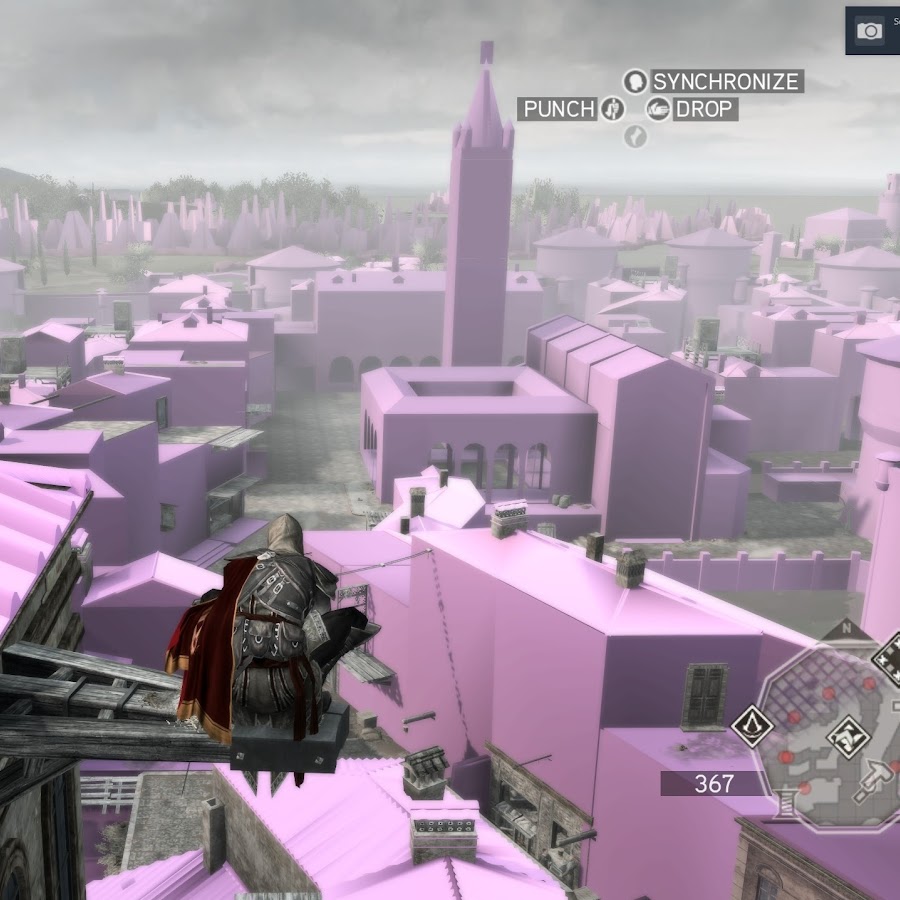The height and width of the screenshot is (900, 900).
Task: Select the tailor thread spool minimap marker
Action: (785, 803)
